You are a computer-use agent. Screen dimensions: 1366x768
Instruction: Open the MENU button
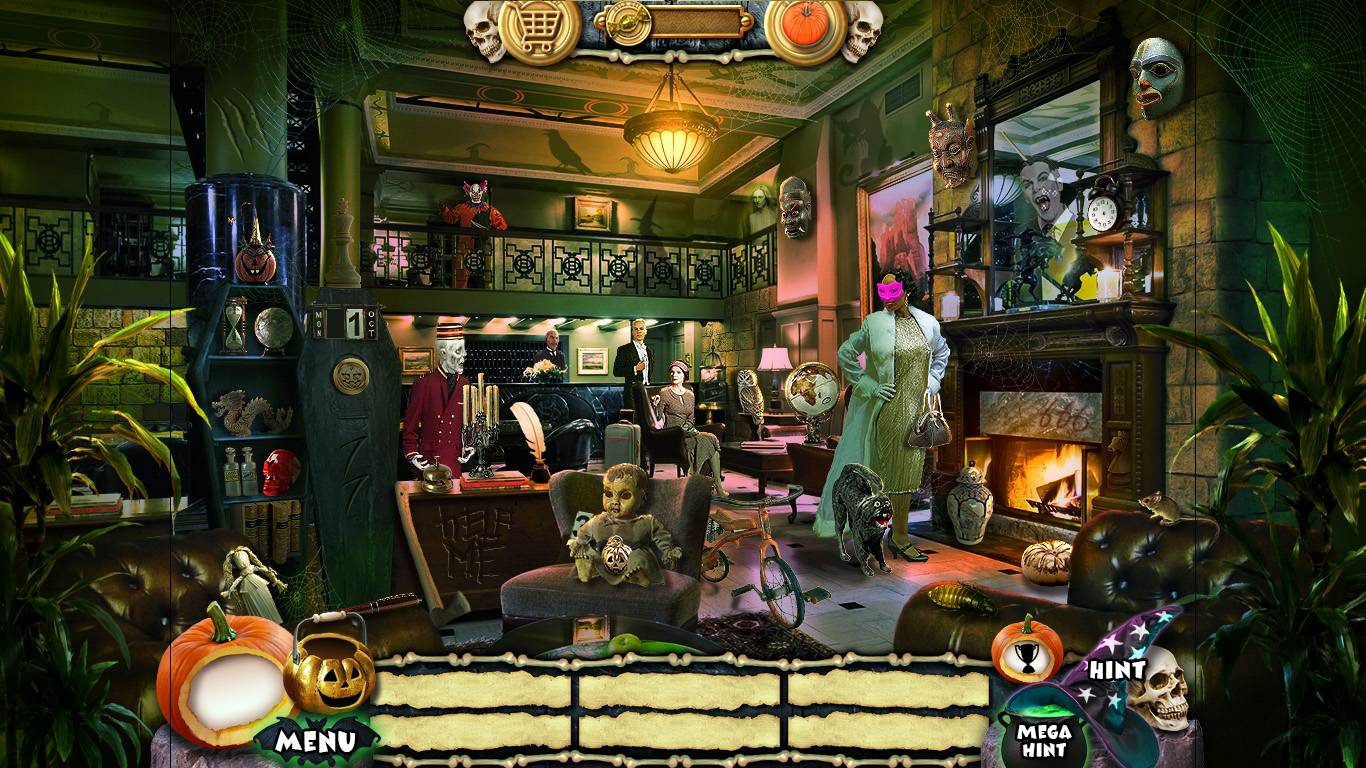pos(316,741)
